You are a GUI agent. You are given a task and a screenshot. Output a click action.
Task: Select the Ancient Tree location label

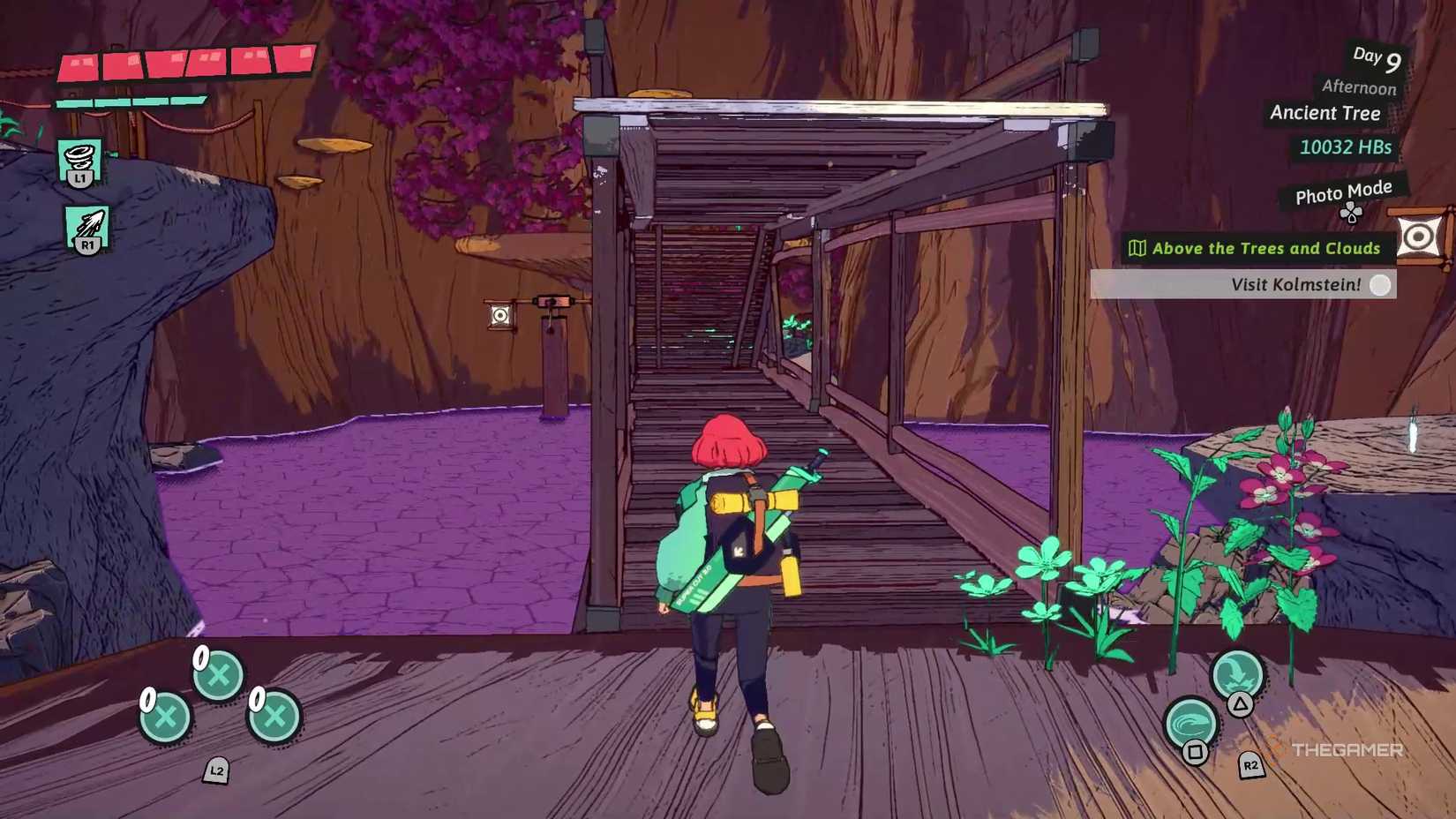[1325, 113]
